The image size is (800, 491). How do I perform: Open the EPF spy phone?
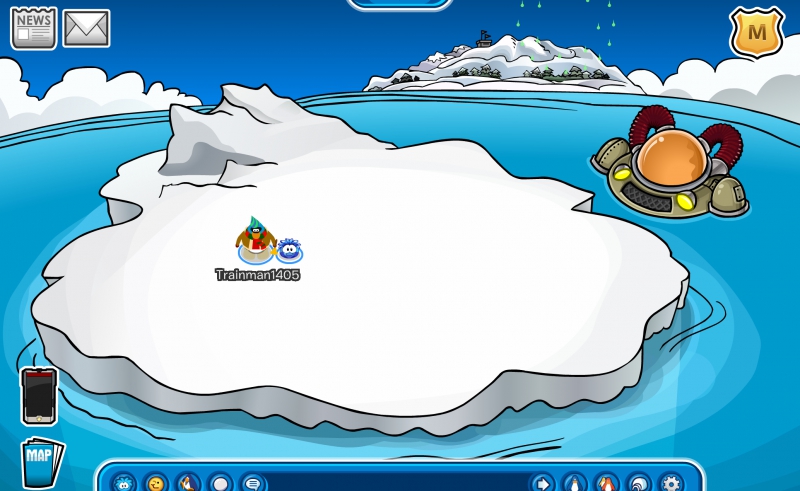click(x=38, y=396)
